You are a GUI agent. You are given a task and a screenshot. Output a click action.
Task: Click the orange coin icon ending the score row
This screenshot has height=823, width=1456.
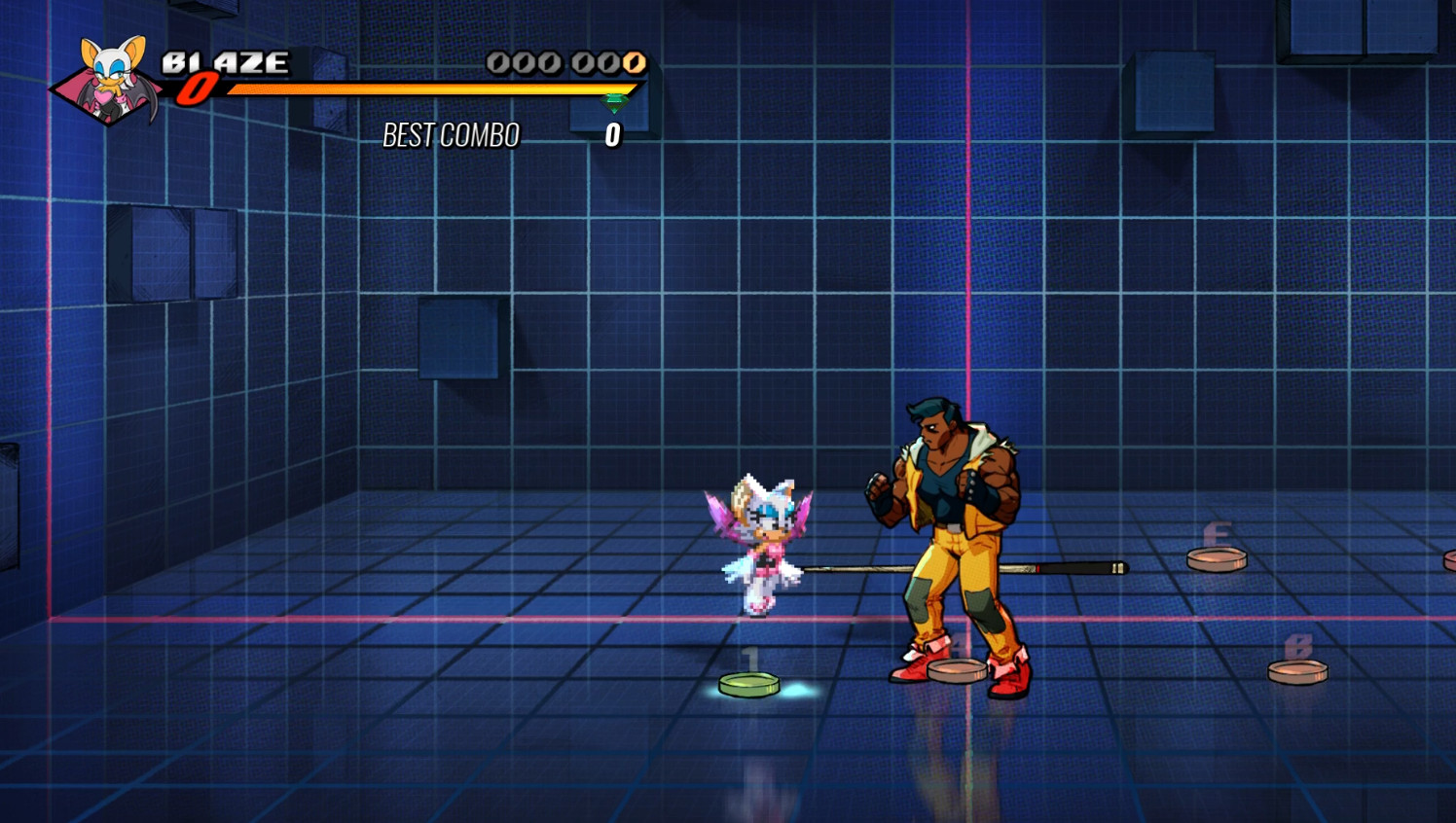point(636,64)
